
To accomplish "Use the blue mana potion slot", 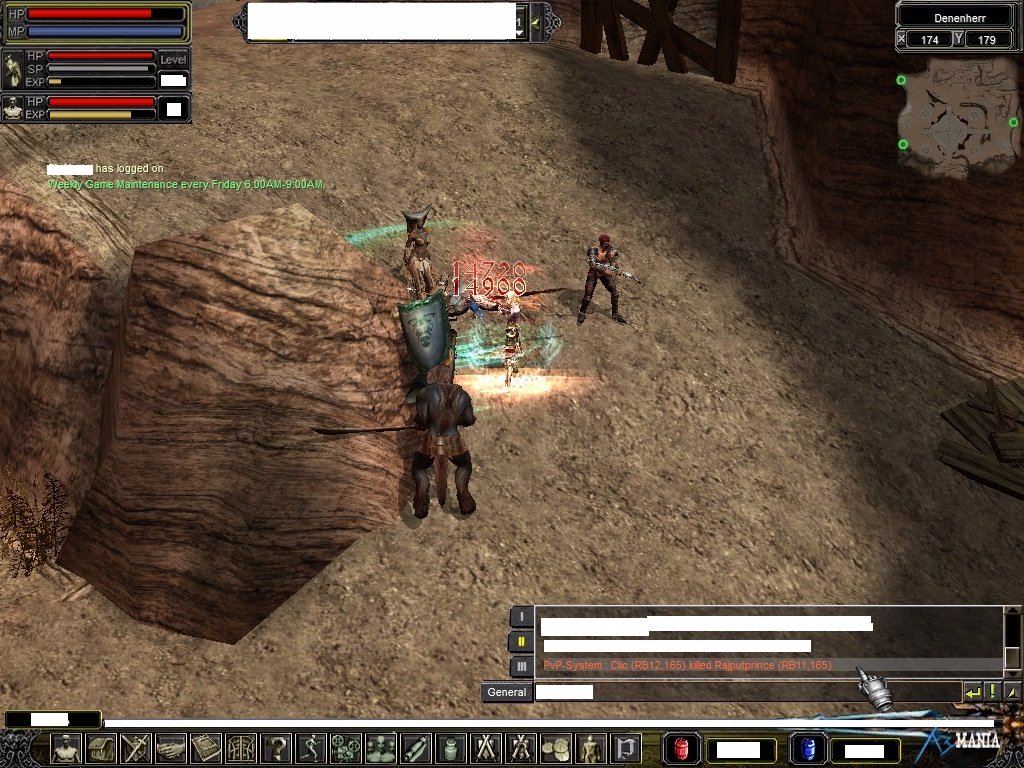I will coord(806,748).
